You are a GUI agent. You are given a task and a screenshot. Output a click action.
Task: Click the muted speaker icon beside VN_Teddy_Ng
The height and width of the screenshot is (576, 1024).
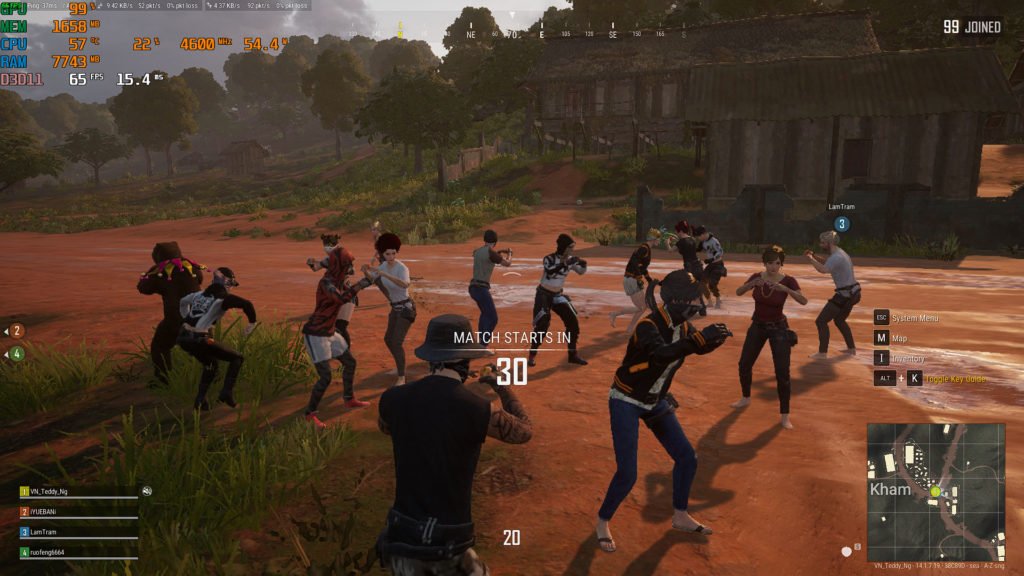[x=147, y=491]
